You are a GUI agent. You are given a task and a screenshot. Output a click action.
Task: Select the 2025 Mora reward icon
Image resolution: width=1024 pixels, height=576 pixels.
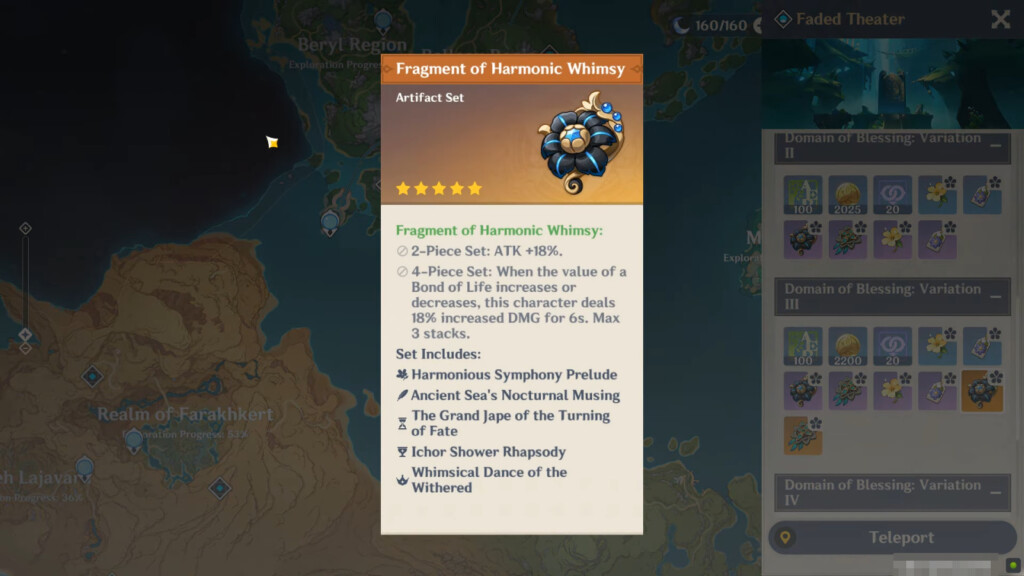[848, 195]
